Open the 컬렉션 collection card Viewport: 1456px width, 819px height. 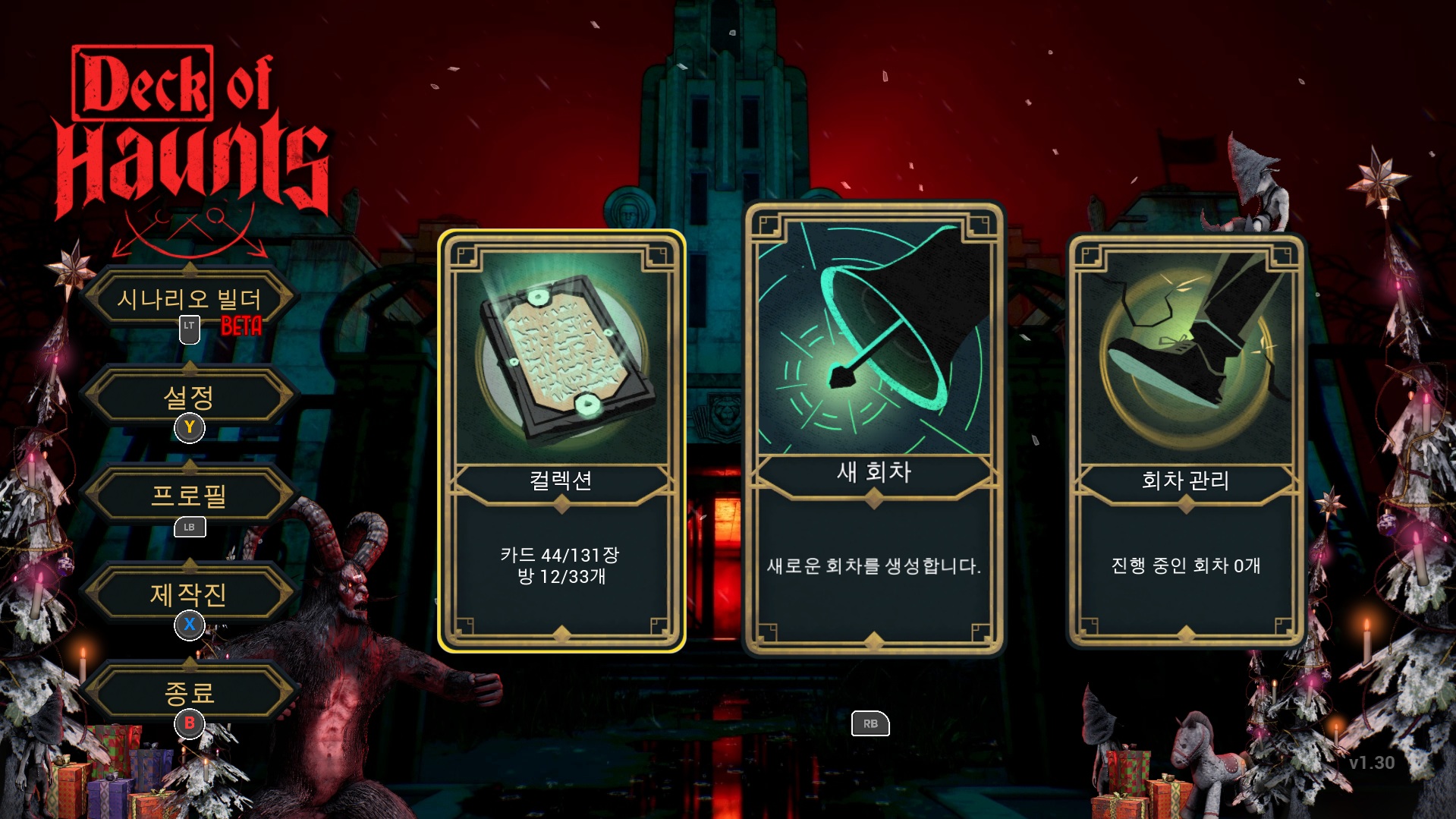tap(561, 441)
